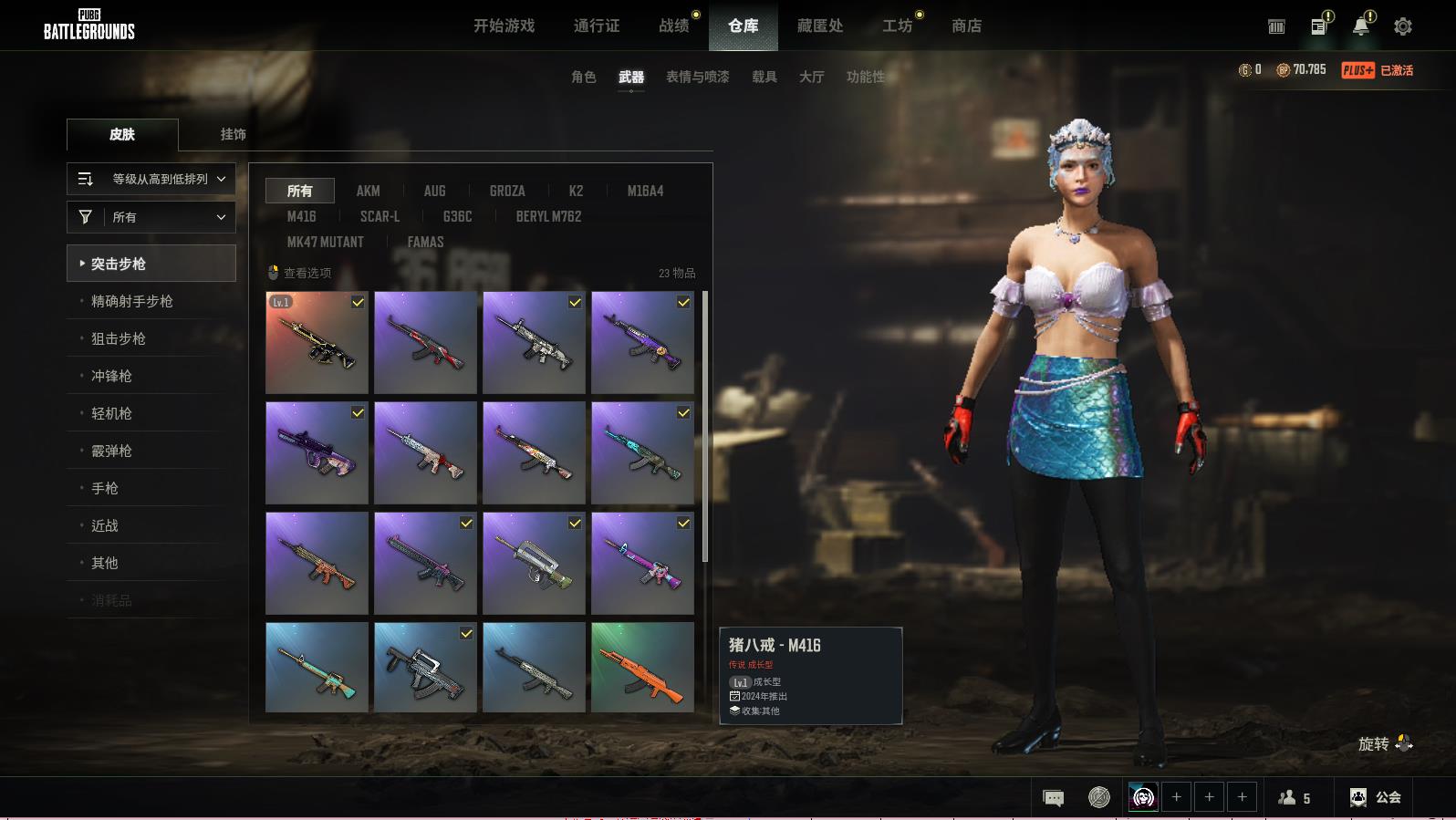This screenshot has height=820, width=1456.
Task: Choose the 手枪 weapon category
Action: click(x=105, y=488)
